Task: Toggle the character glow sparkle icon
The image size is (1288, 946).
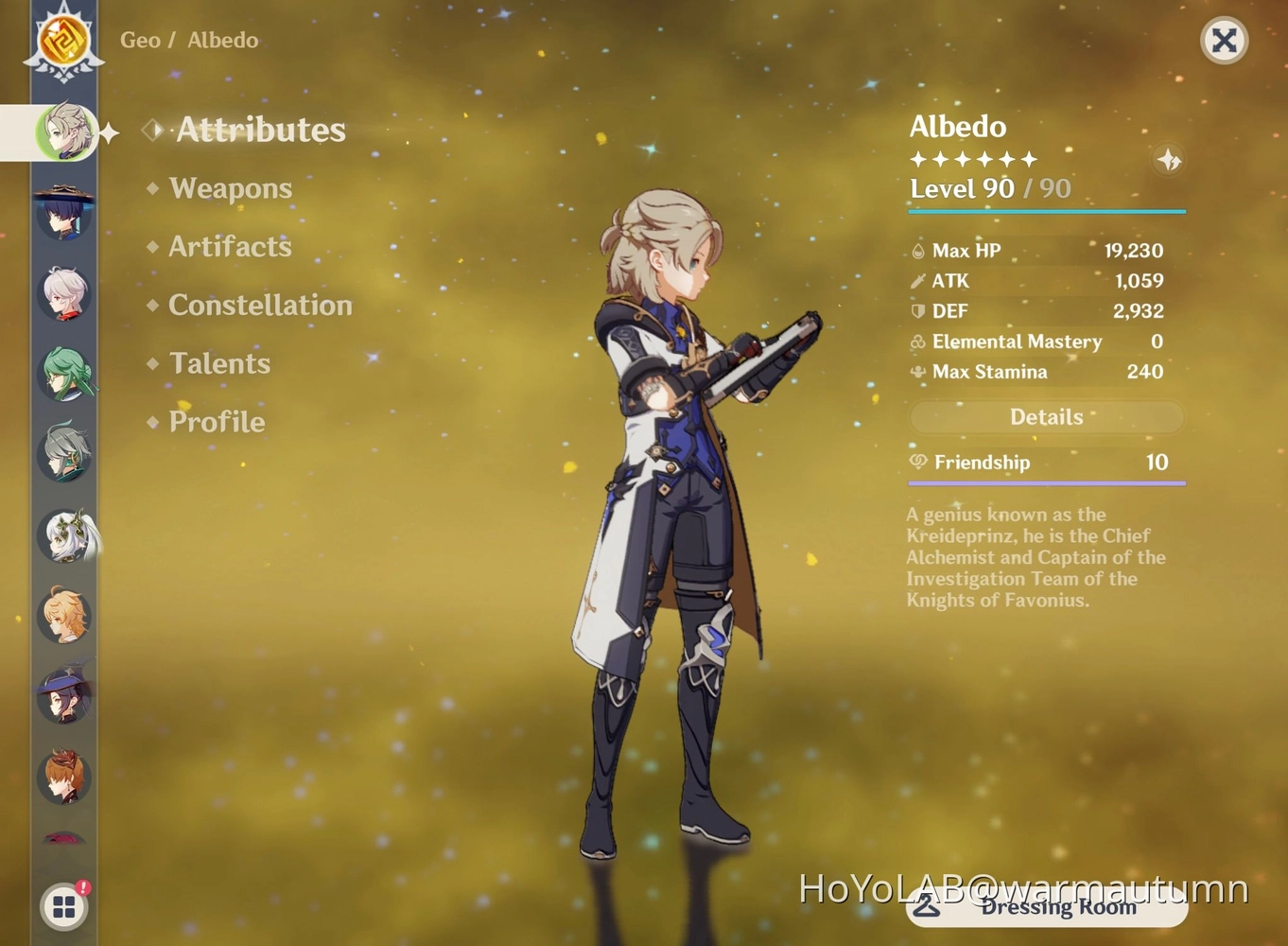Action: coord(1169,161)
